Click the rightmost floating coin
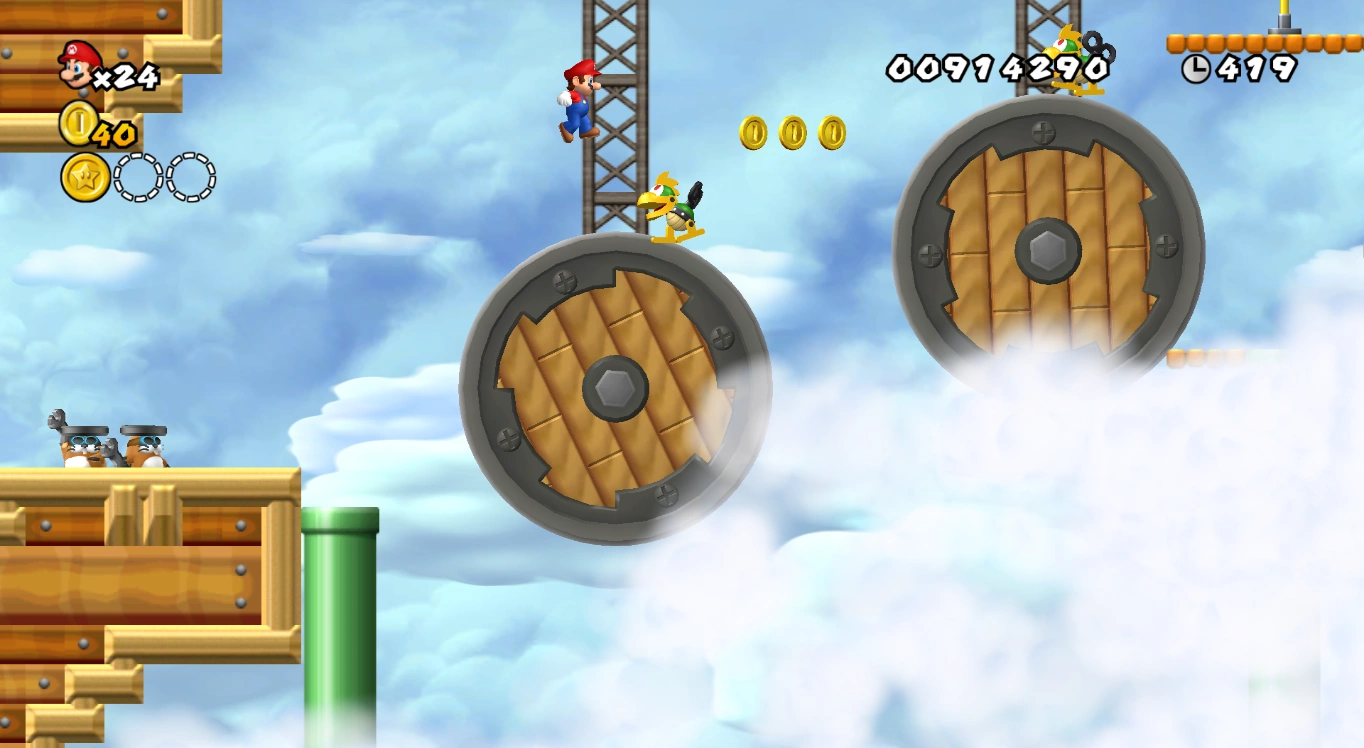 830,131
